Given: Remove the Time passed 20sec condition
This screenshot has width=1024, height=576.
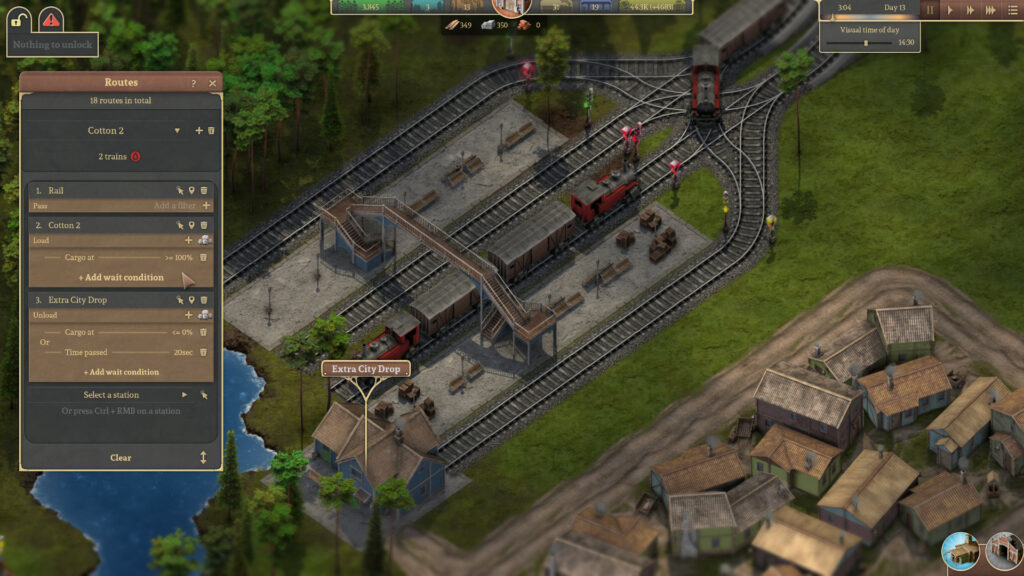Looking at the screenshot, I should click(x=204, y=352).
